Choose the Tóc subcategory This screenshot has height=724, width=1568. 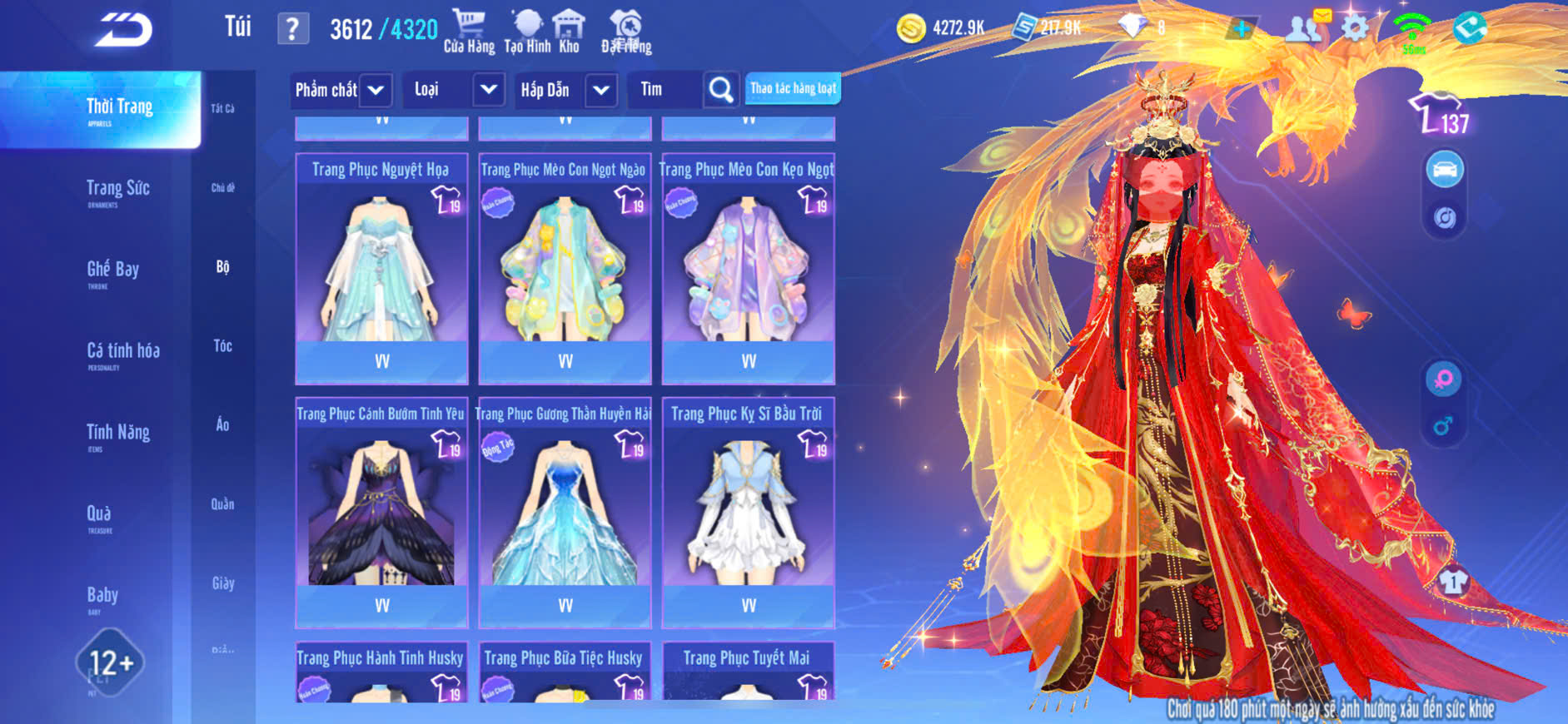click(222, 346)
